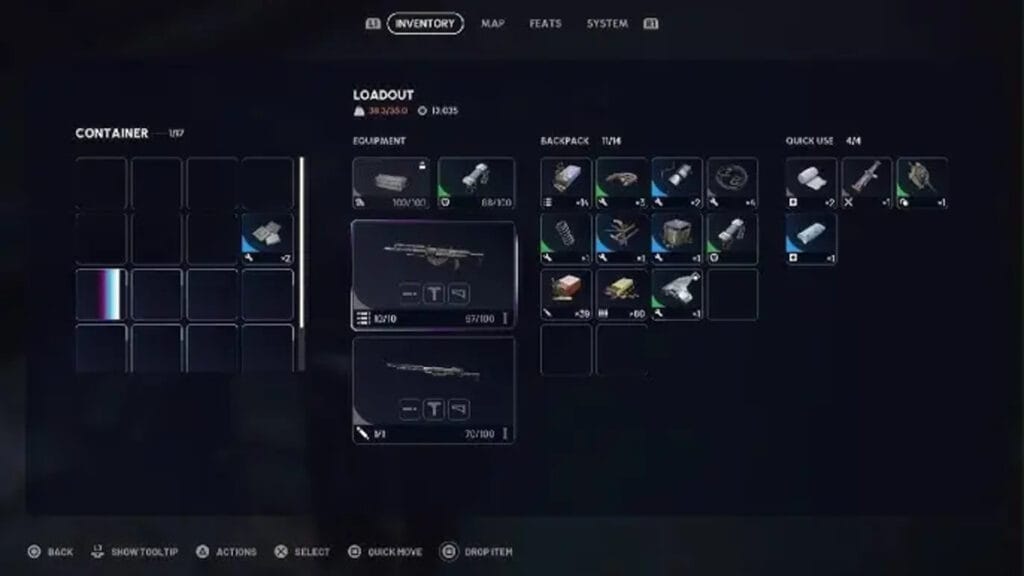The width and height of the screenshot is (1024, 576).
Task: Select the glowing highlighted container slot
Action: pos(101,294)
